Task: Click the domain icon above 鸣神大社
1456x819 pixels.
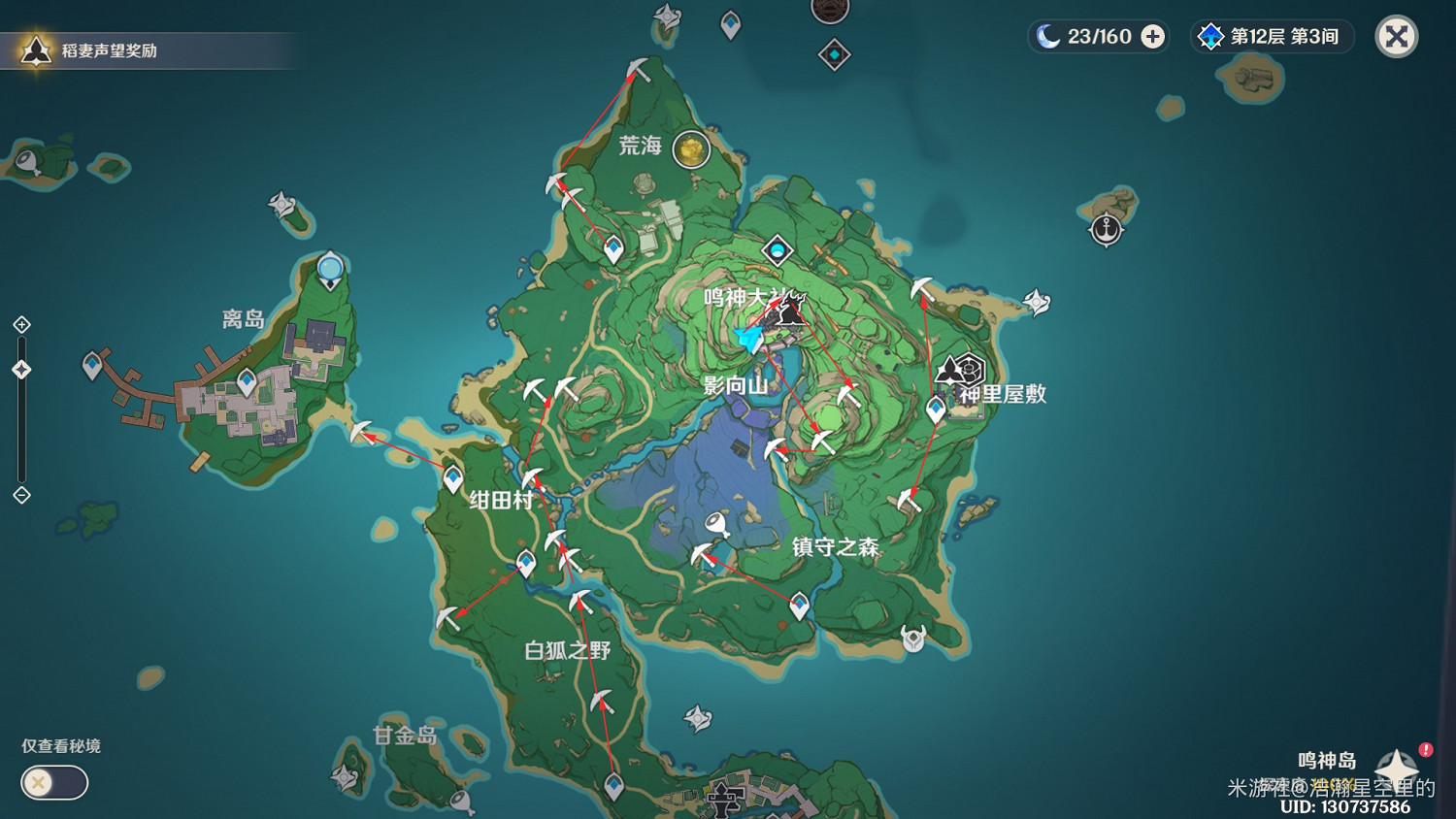Action: tap(777, 249)
